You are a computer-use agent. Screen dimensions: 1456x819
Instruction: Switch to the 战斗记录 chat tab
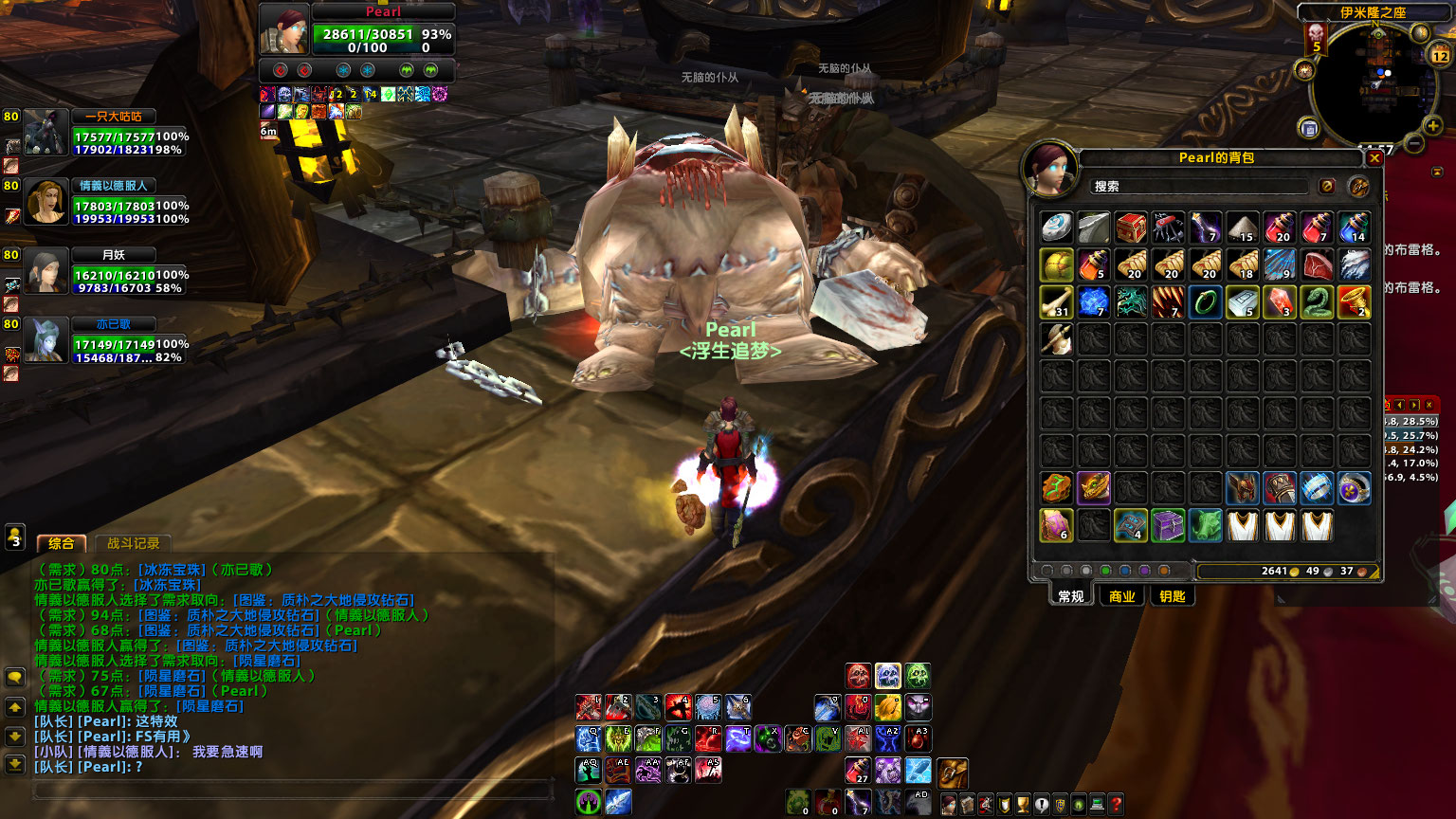tap(134, 543)
